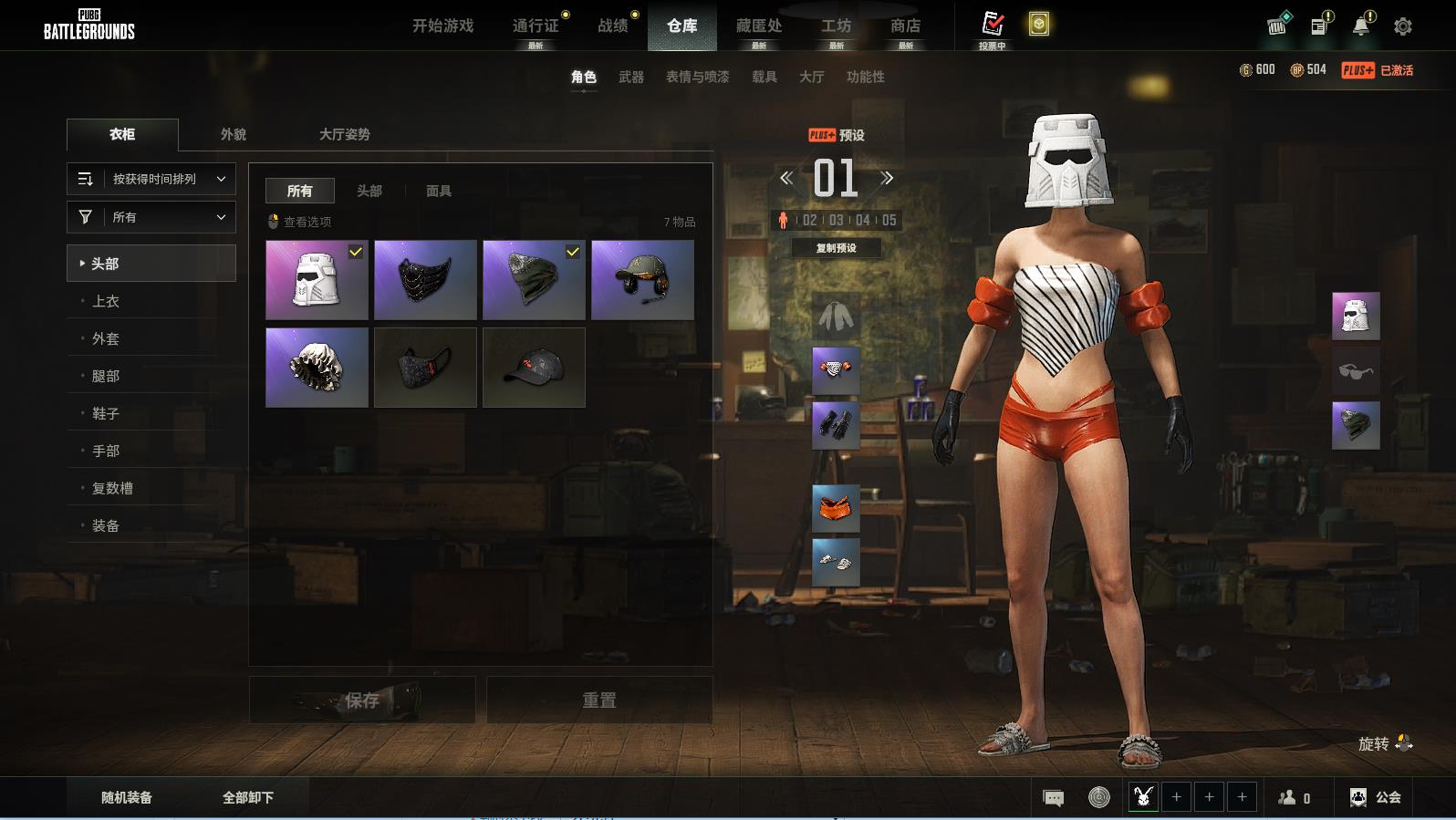This screenshot has width=1456, height=820.
Task: Go to next preset with right arrow
Action: (x=887, y=178)
